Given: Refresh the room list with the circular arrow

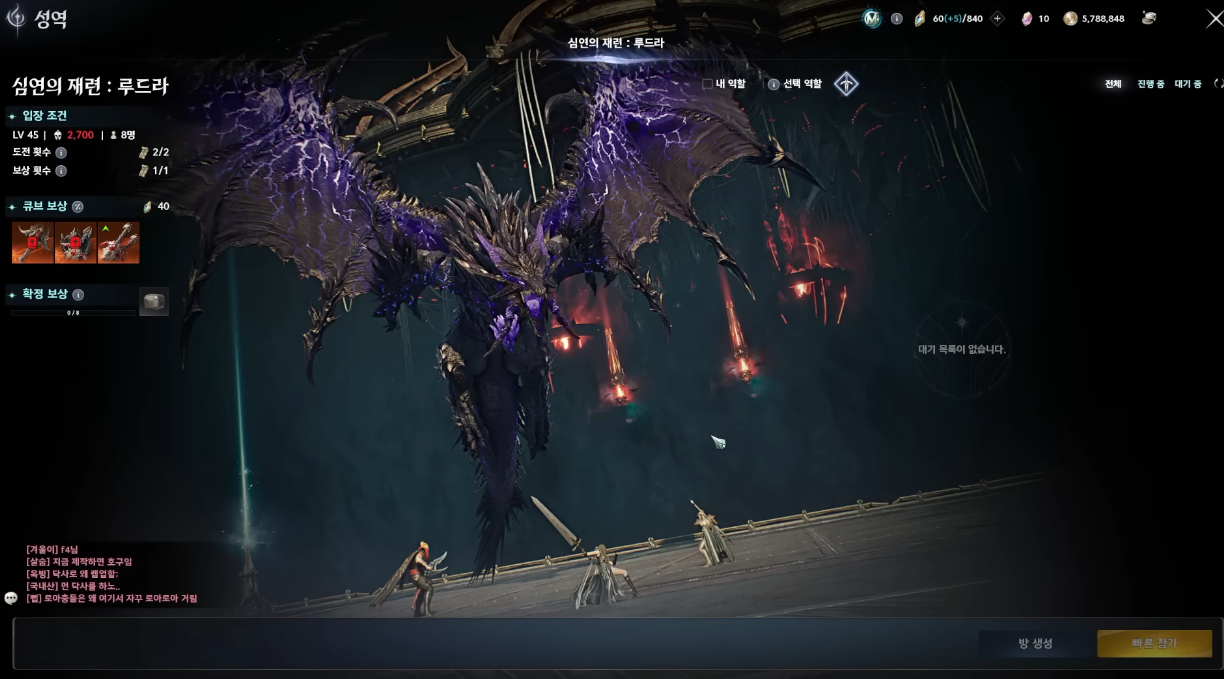Looking at the screenshot, I should (1218, 84).
